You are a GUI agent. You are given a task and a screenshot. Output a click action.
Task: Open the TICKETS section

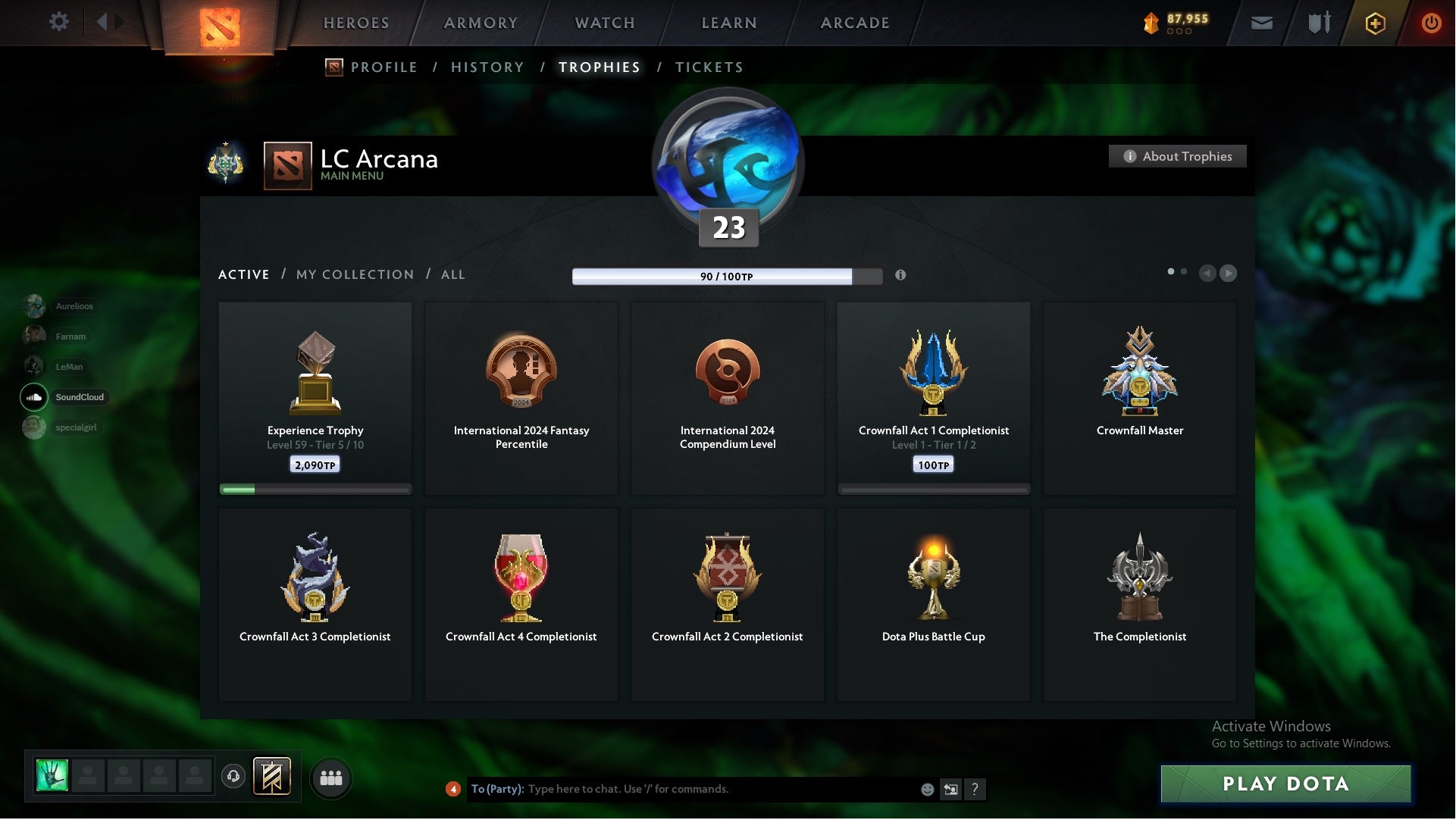click(708, 67)
